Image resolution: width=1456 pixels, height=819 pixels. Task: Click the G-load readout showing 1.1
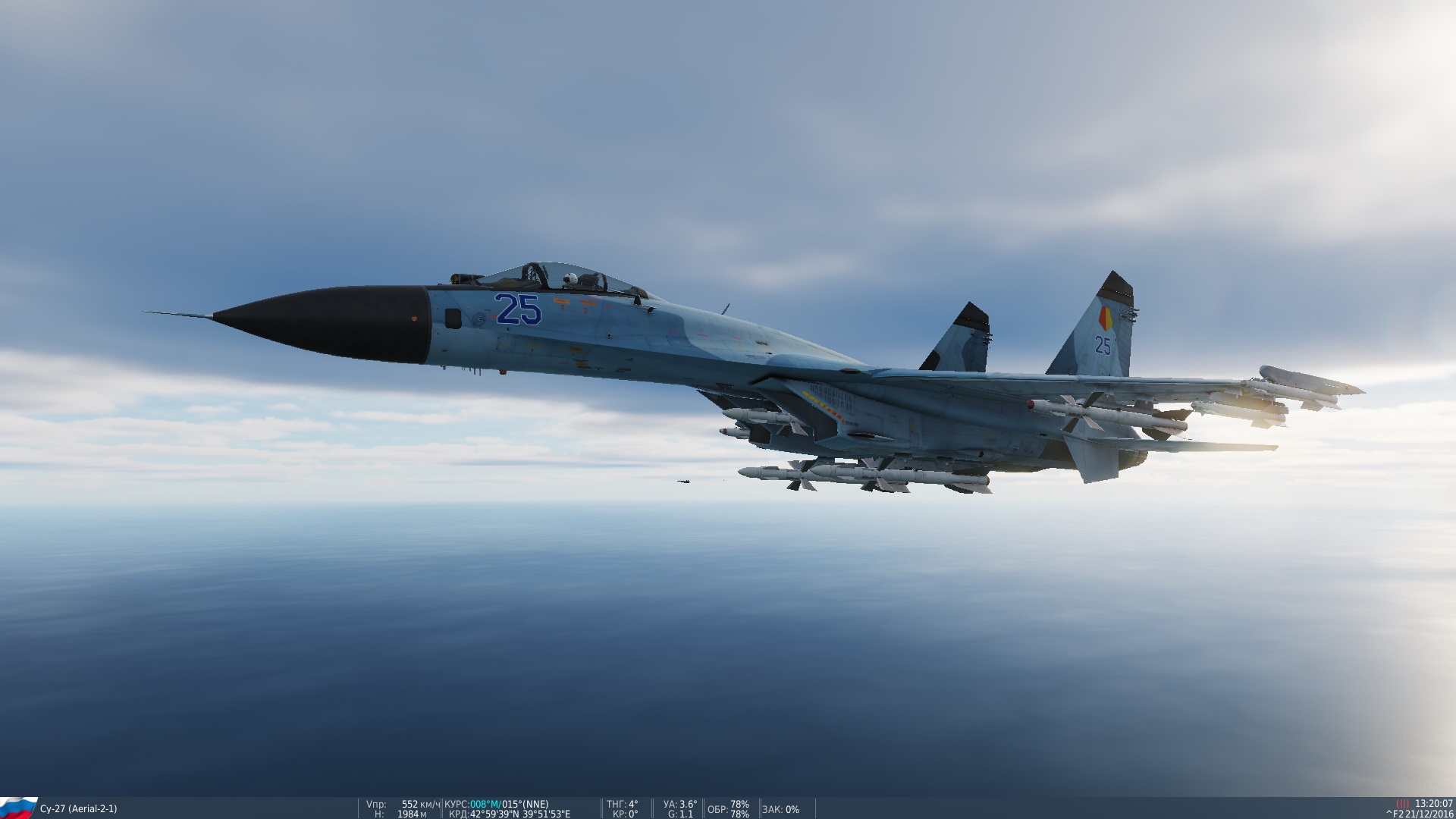pyautogui.click(x=682, y=814)
